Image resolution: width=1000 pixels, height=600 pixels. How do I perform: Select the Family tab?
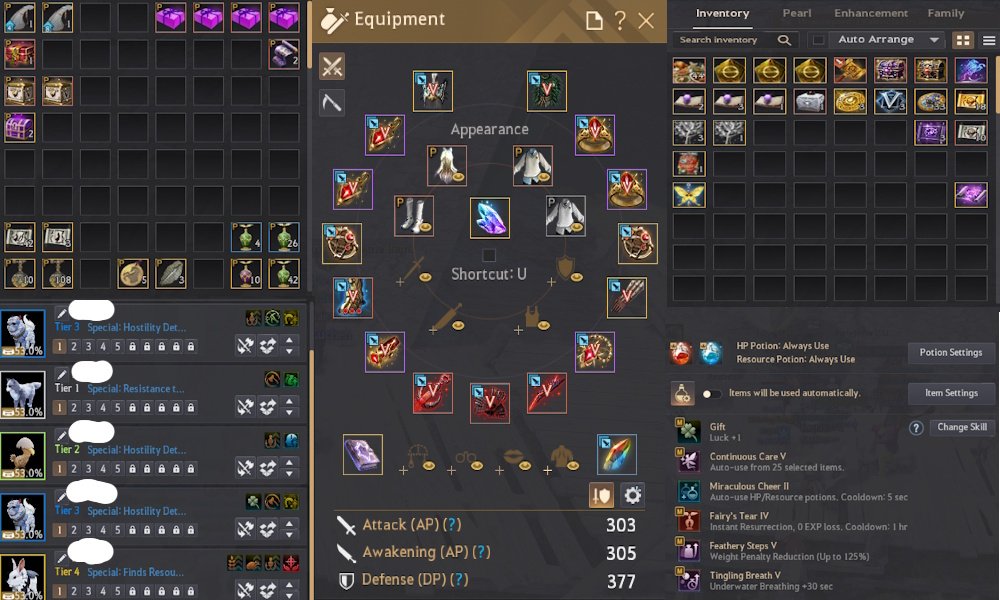[945, 14]
